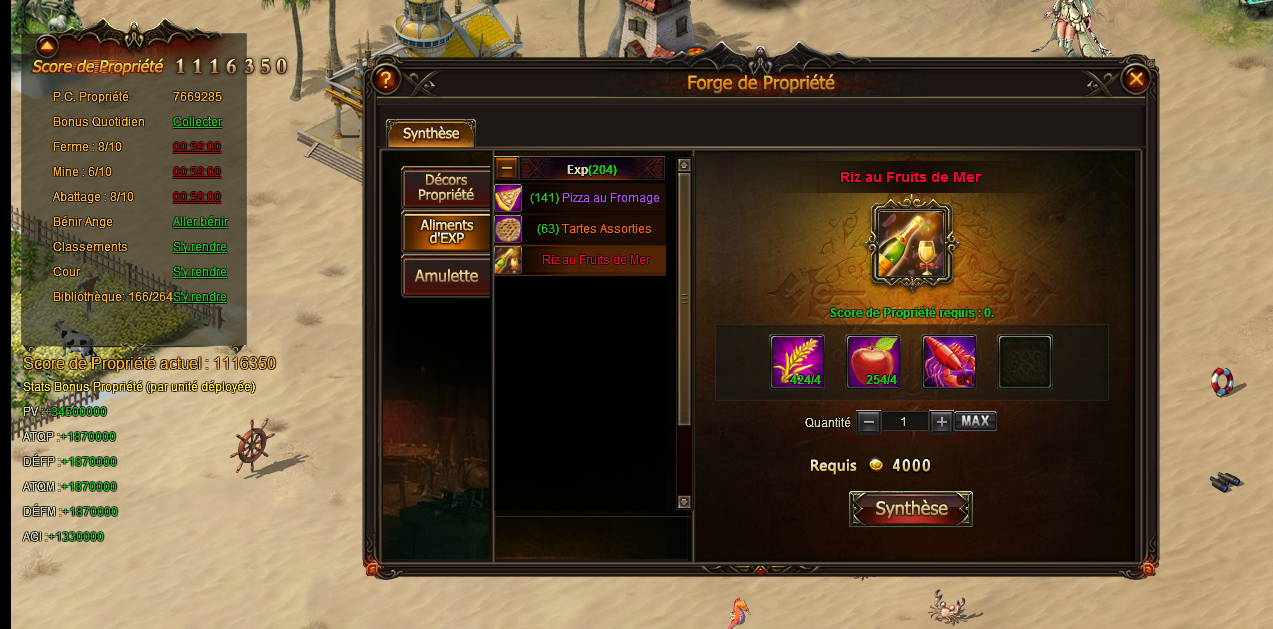
Task: Start crafting with the Synthèse button
Action: click(x=911, y=509)
